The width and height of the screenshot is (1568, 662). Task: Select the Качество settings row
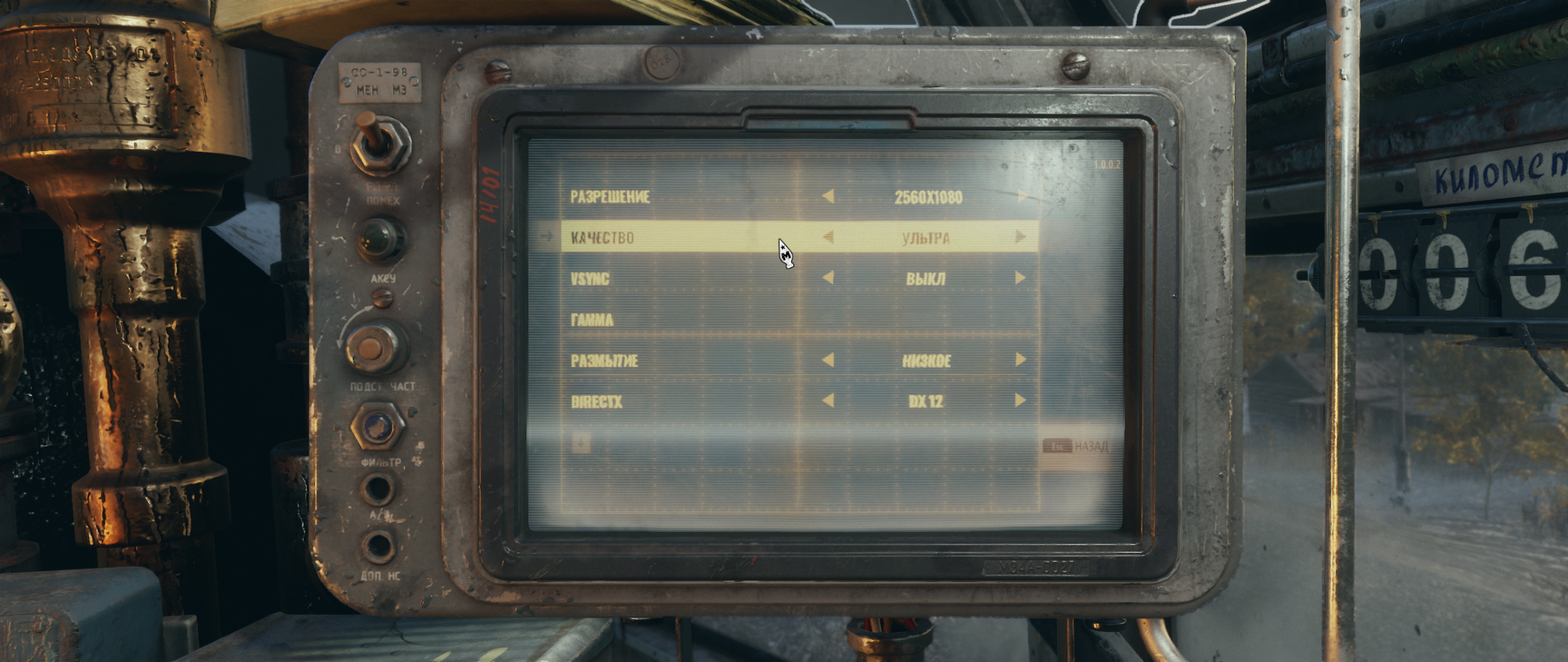click(602, 238)
